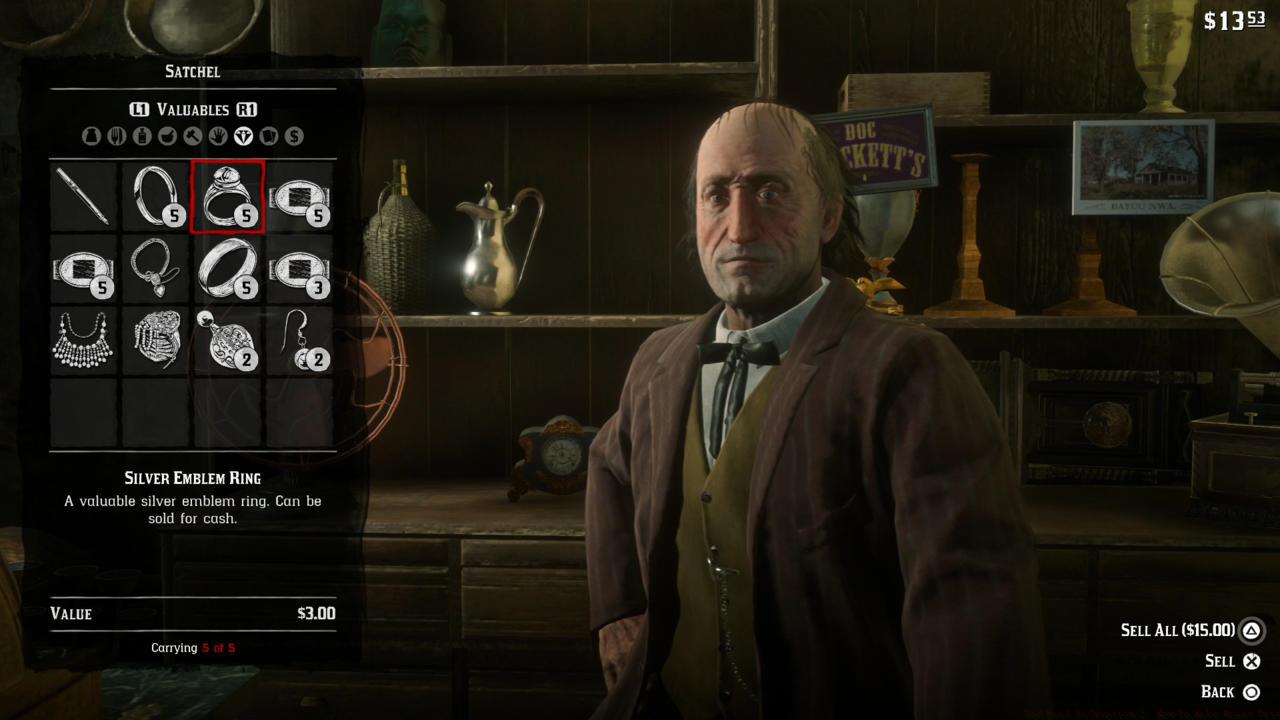Show the mortar and pestle ingredients category
Viewport: 1280px width, 720px height.
click(167, 136)
